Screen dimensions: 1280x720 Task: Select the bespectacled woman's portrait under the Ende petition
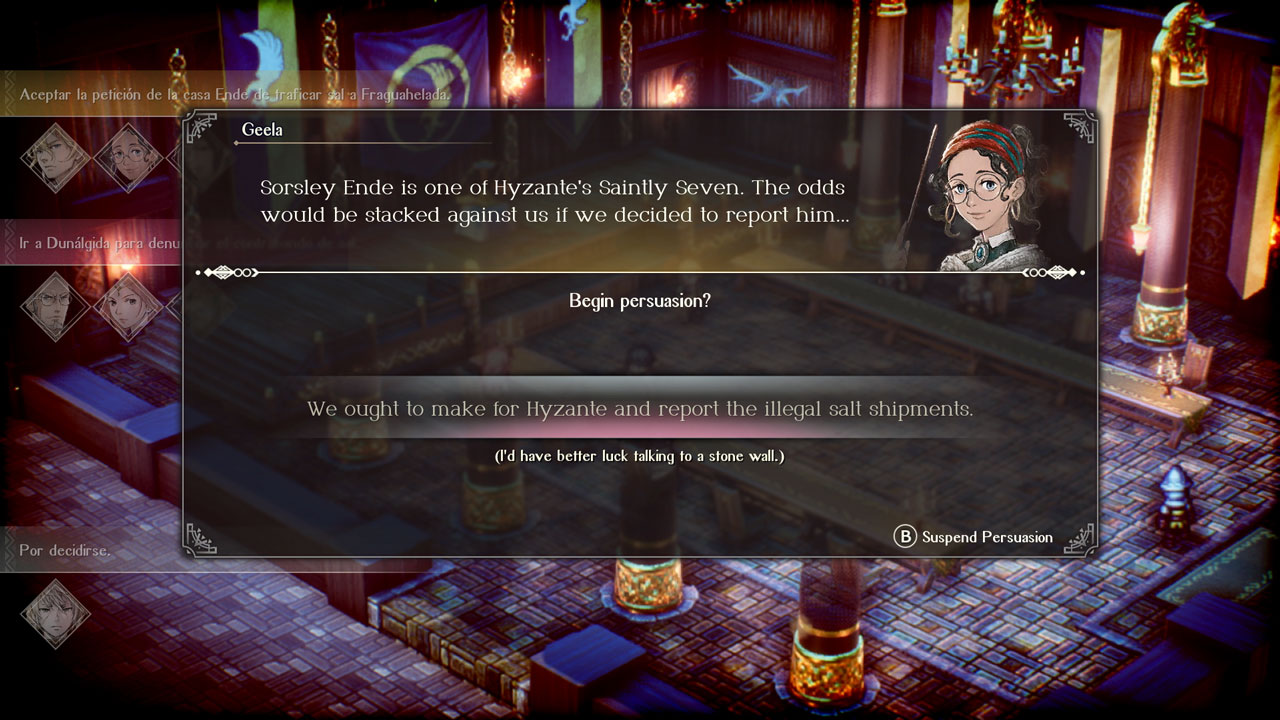(x=125, y=155)
